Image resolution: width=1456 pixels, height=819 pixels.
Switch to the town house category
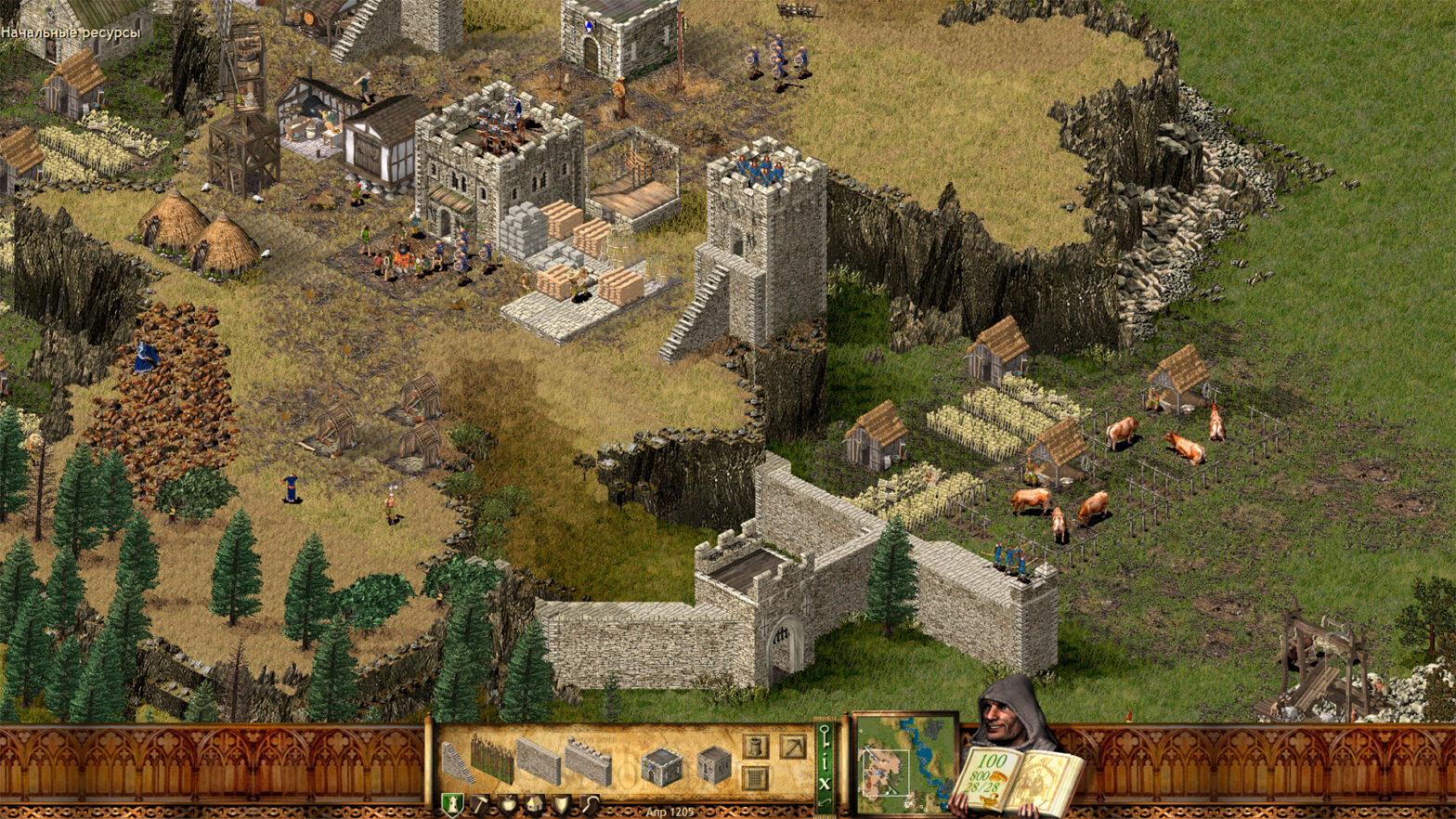tap(535, 804)
